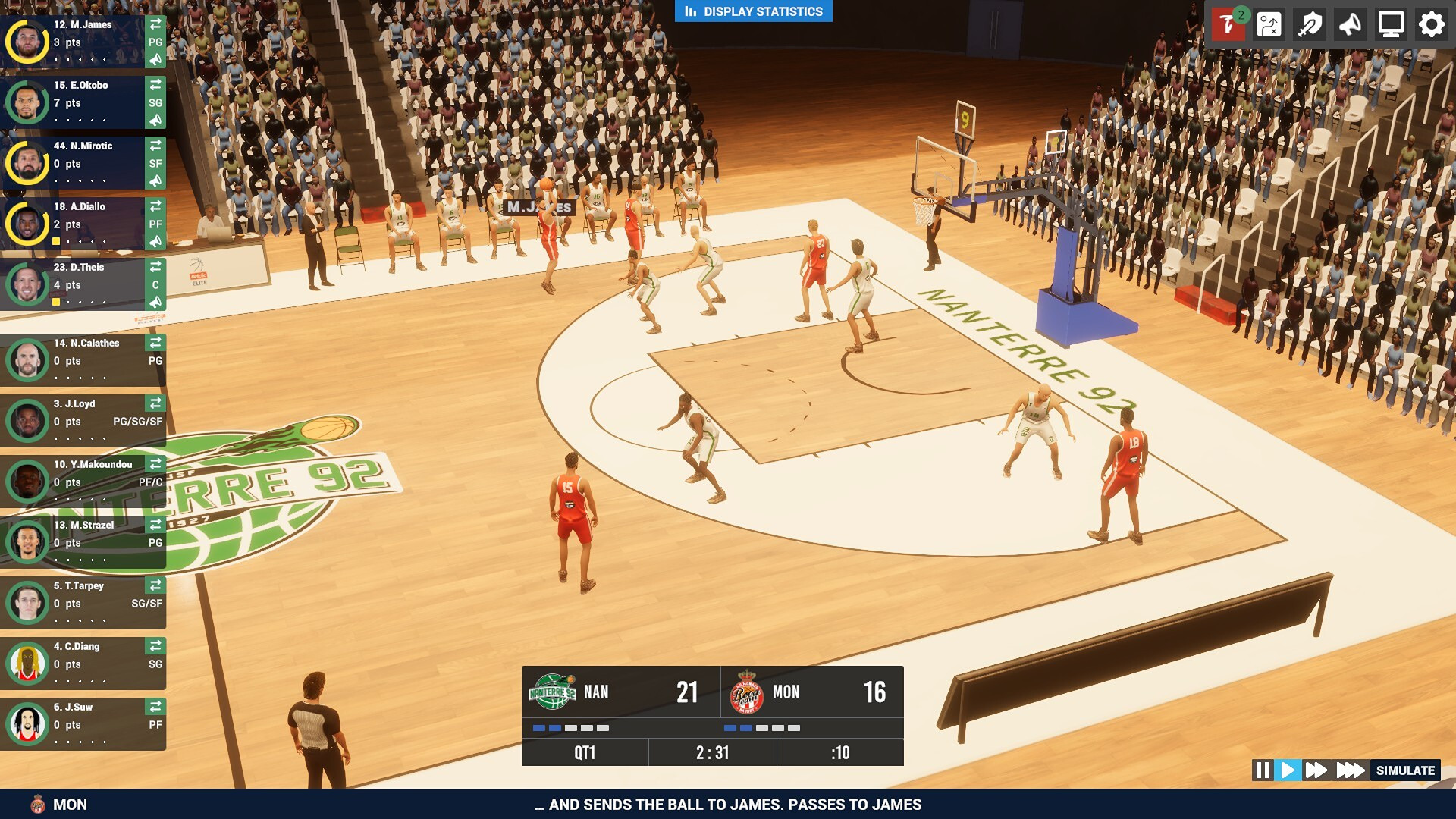Expand statistics with Display Statistics button
This screenshot has height=819, width=1456.
[x=758, y=11]
